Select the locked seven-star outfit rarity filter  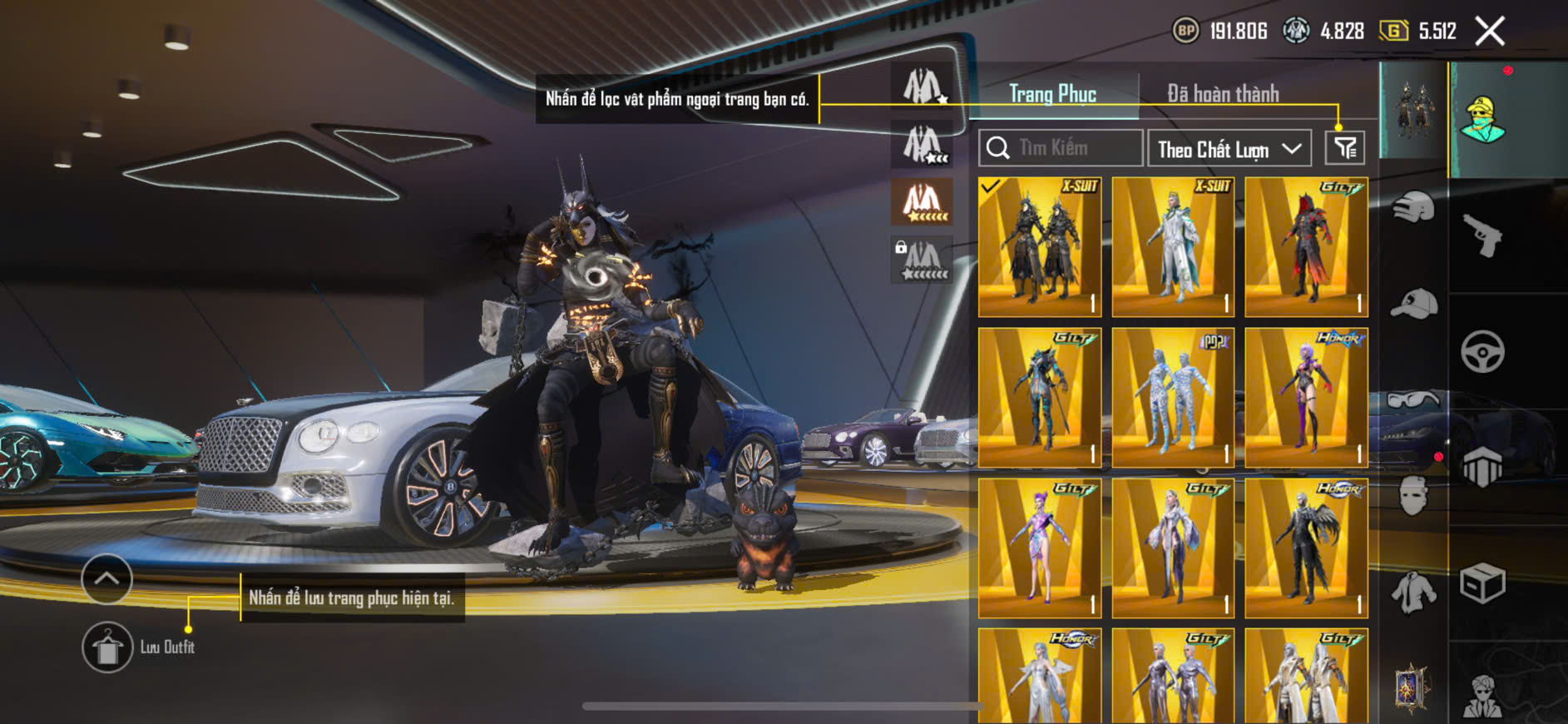[922, 260]
